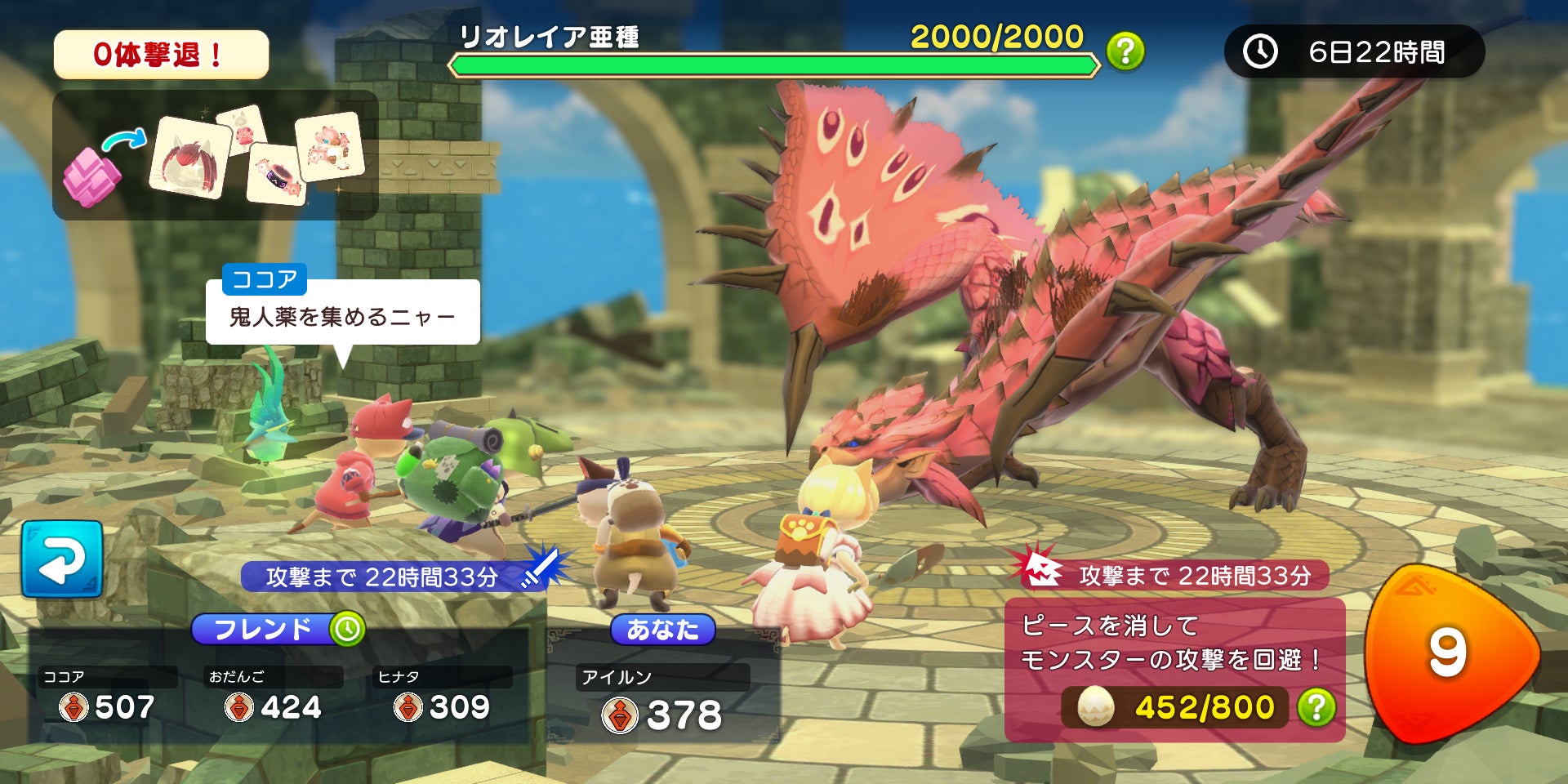This screenshot has width=1568, height=784.
Task: Tap the green clock icon beside フレンド
Action: (347, 629)
